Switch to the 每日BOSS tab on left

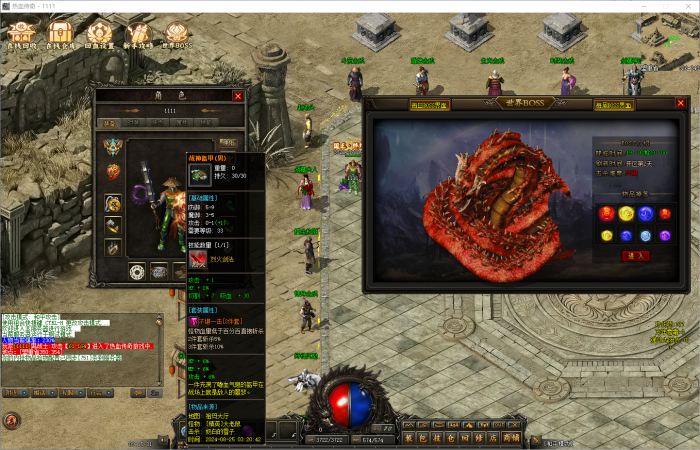pos(430,104)
